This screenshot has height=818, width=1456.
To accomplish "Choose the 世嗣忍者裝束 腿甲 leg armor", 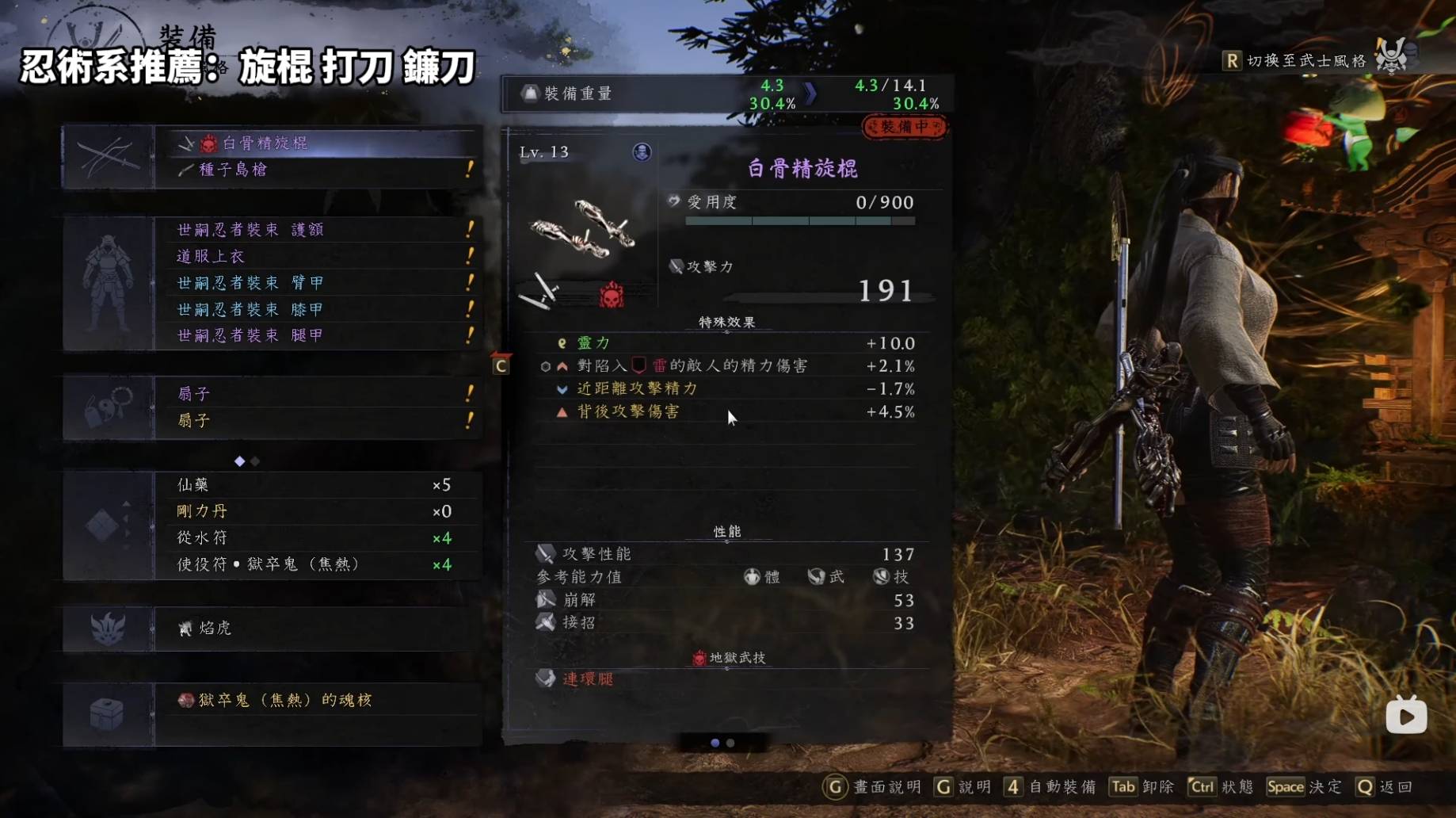I will coord(317,335).
